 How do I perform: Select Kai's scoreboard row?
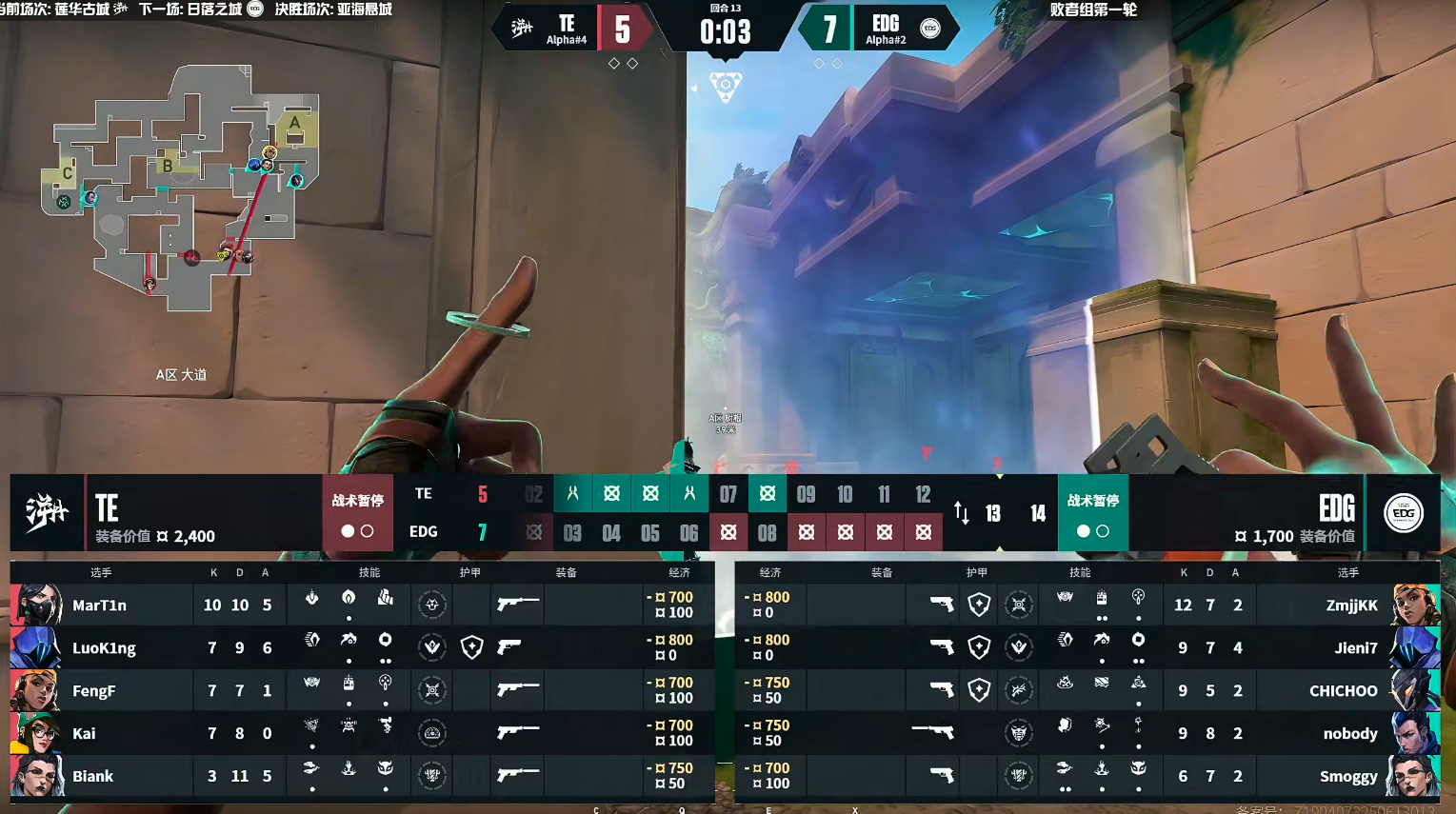point(84,734)
